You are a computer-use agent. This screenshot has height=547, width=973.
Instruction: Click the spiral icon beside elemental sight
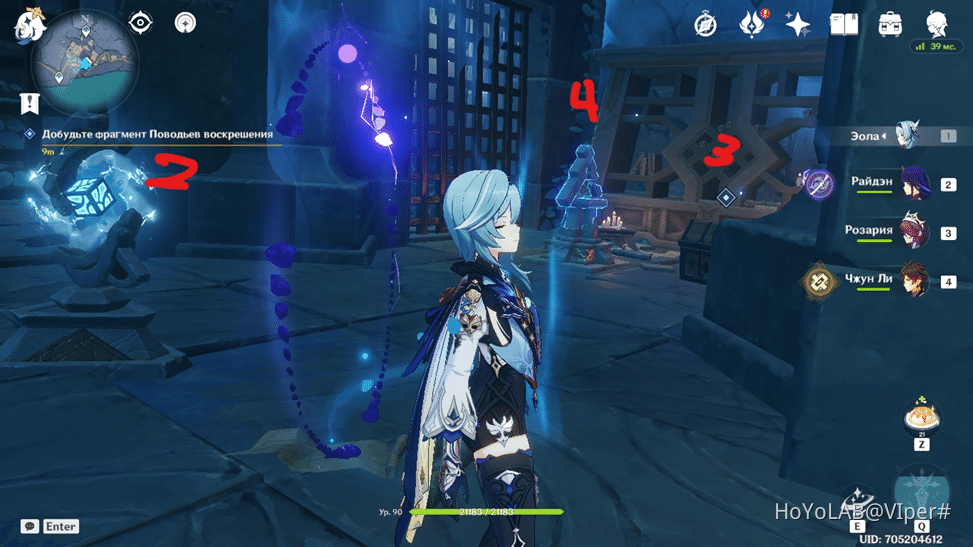pos(185,22)
